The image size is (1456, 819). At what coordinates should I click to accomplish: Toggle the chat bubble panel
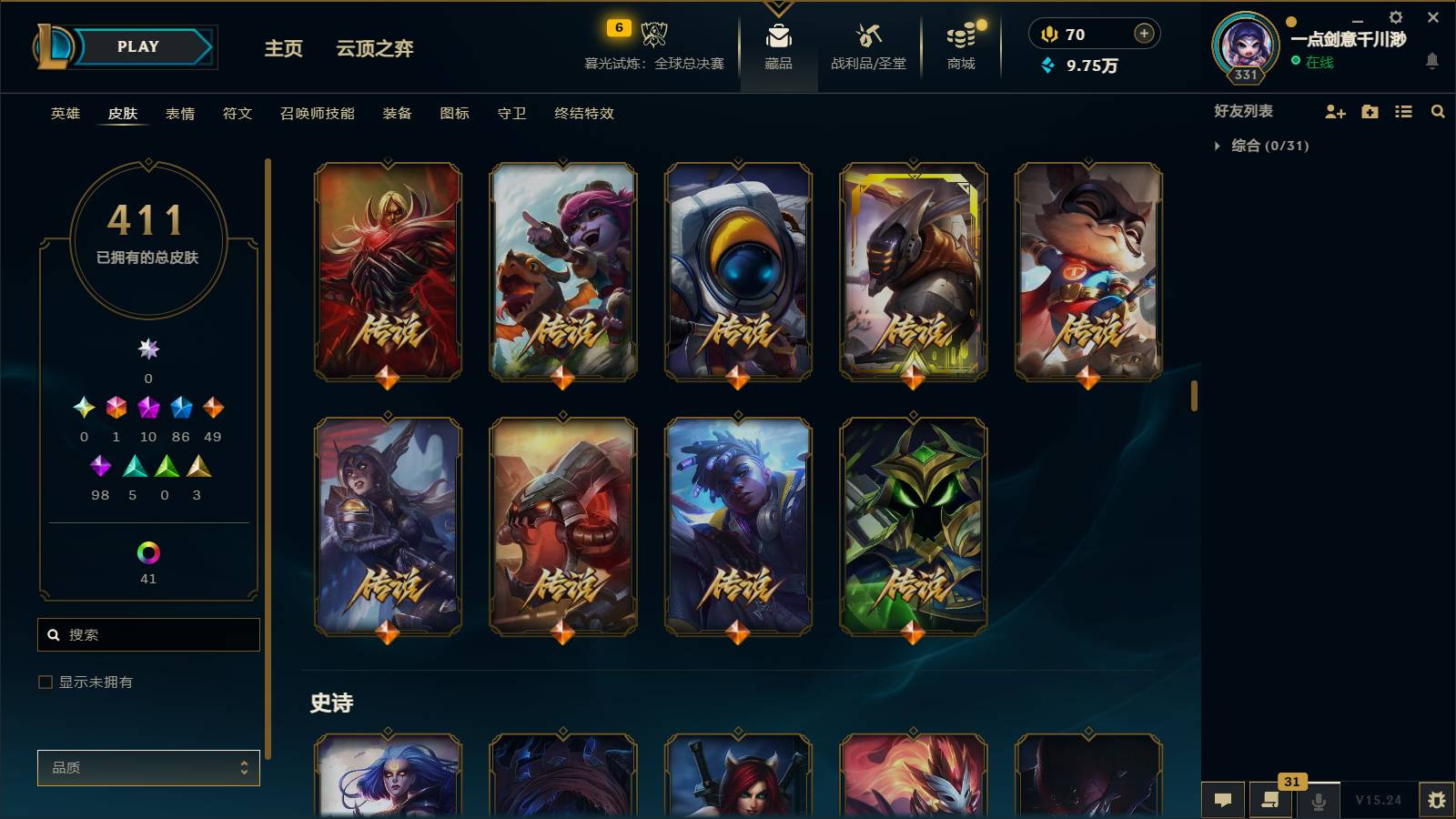pos(1223,800)
